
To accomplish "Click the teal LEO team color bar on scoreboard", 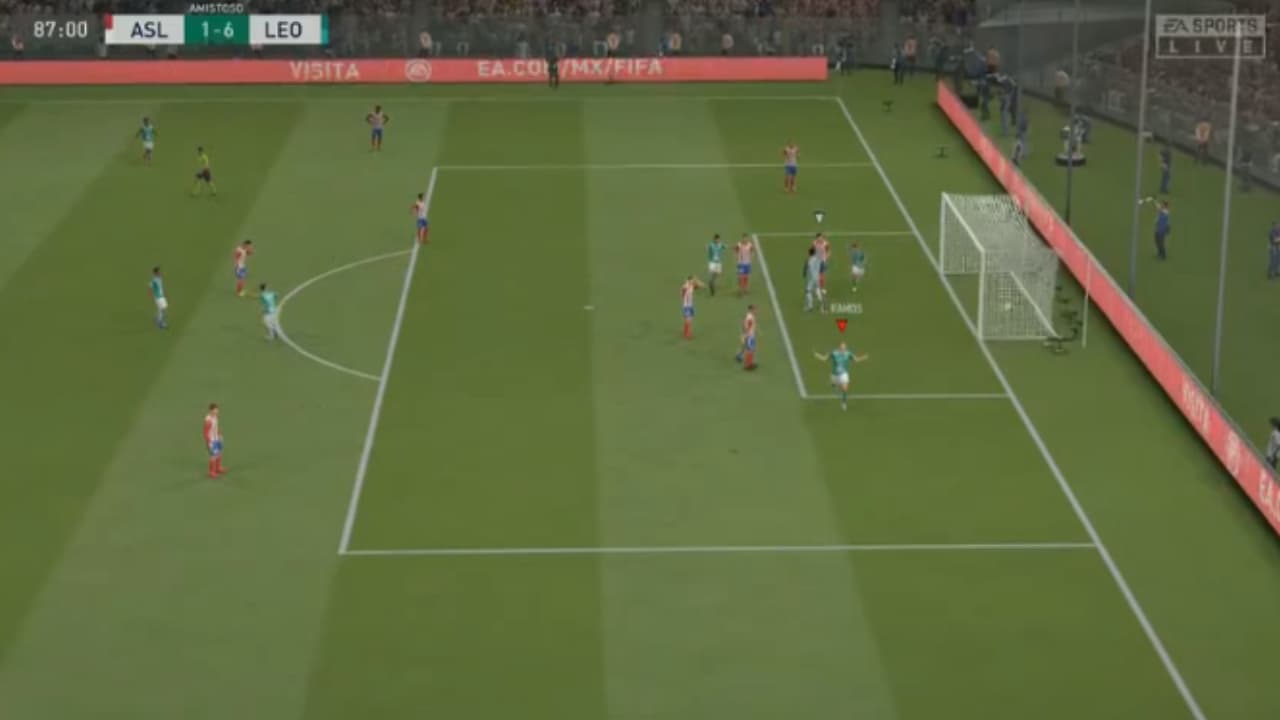I will coord(324,29).
